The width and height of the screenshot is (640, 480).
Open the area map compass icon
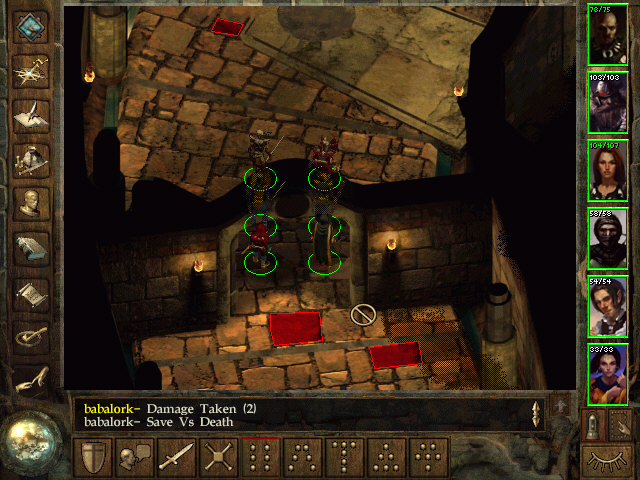(33, 70)
